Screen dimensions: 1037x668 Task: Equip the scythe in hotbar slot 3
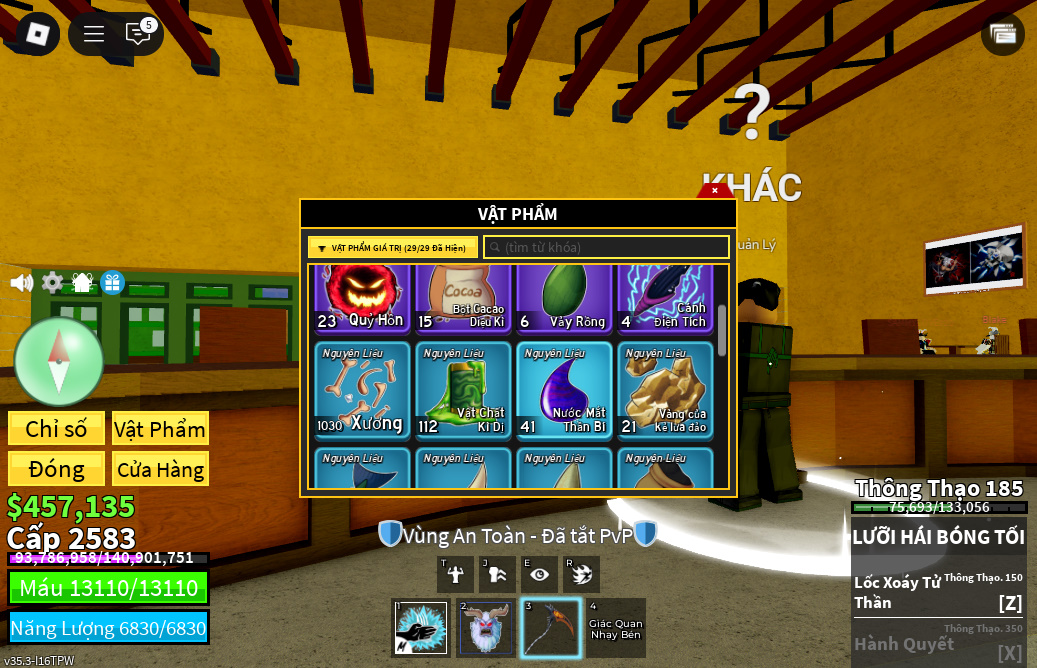click(x=550, y=628)
